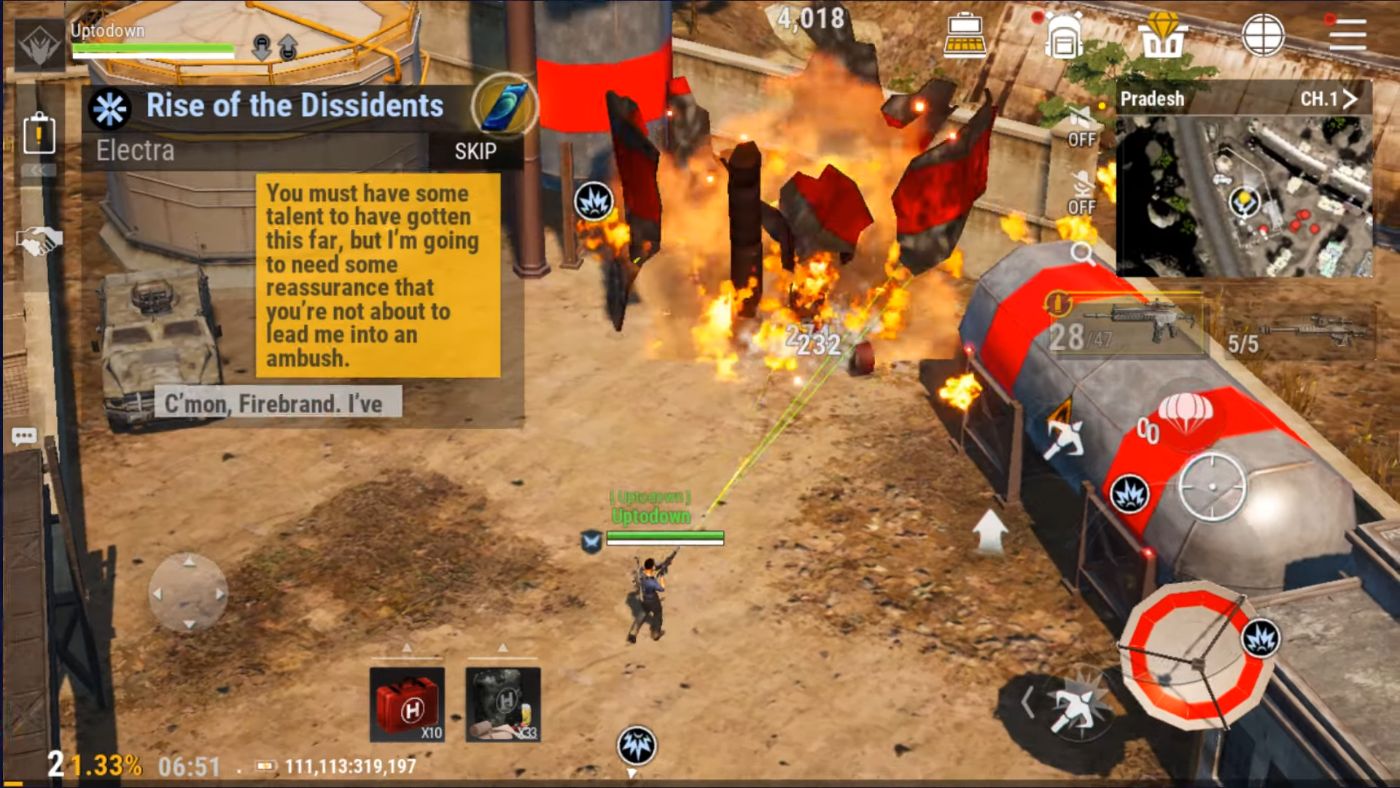
Task: Open the gold trading machine icon
Action: [963, 33]
